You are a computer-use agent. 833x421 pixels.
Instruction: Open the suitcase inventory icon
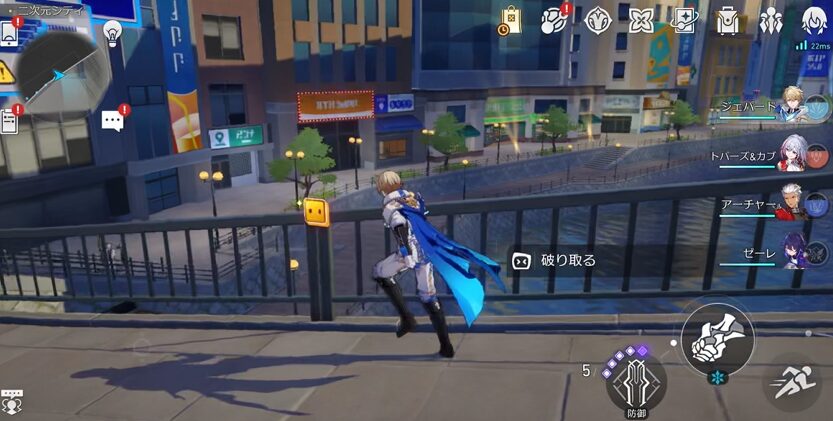pyautogui.click(x=728, y=20)
